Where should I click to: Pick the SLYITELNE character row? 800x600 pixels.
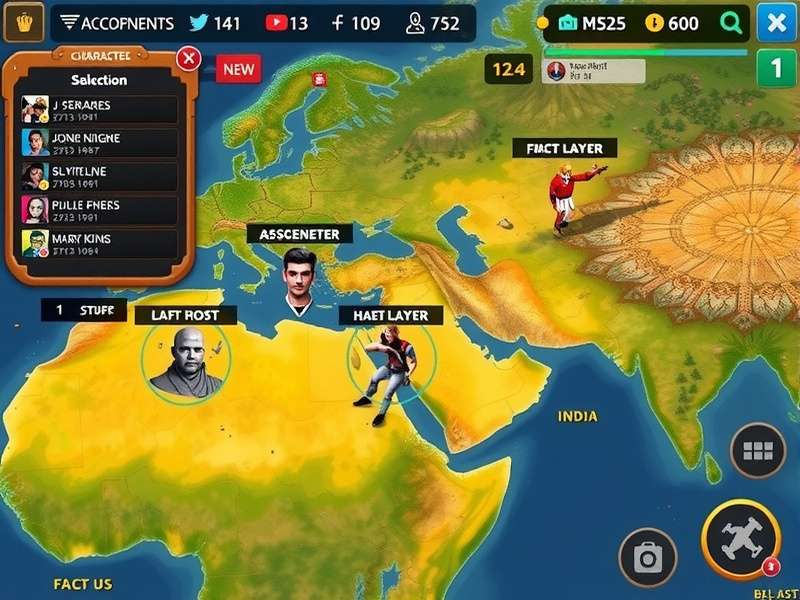coord(99,177)
